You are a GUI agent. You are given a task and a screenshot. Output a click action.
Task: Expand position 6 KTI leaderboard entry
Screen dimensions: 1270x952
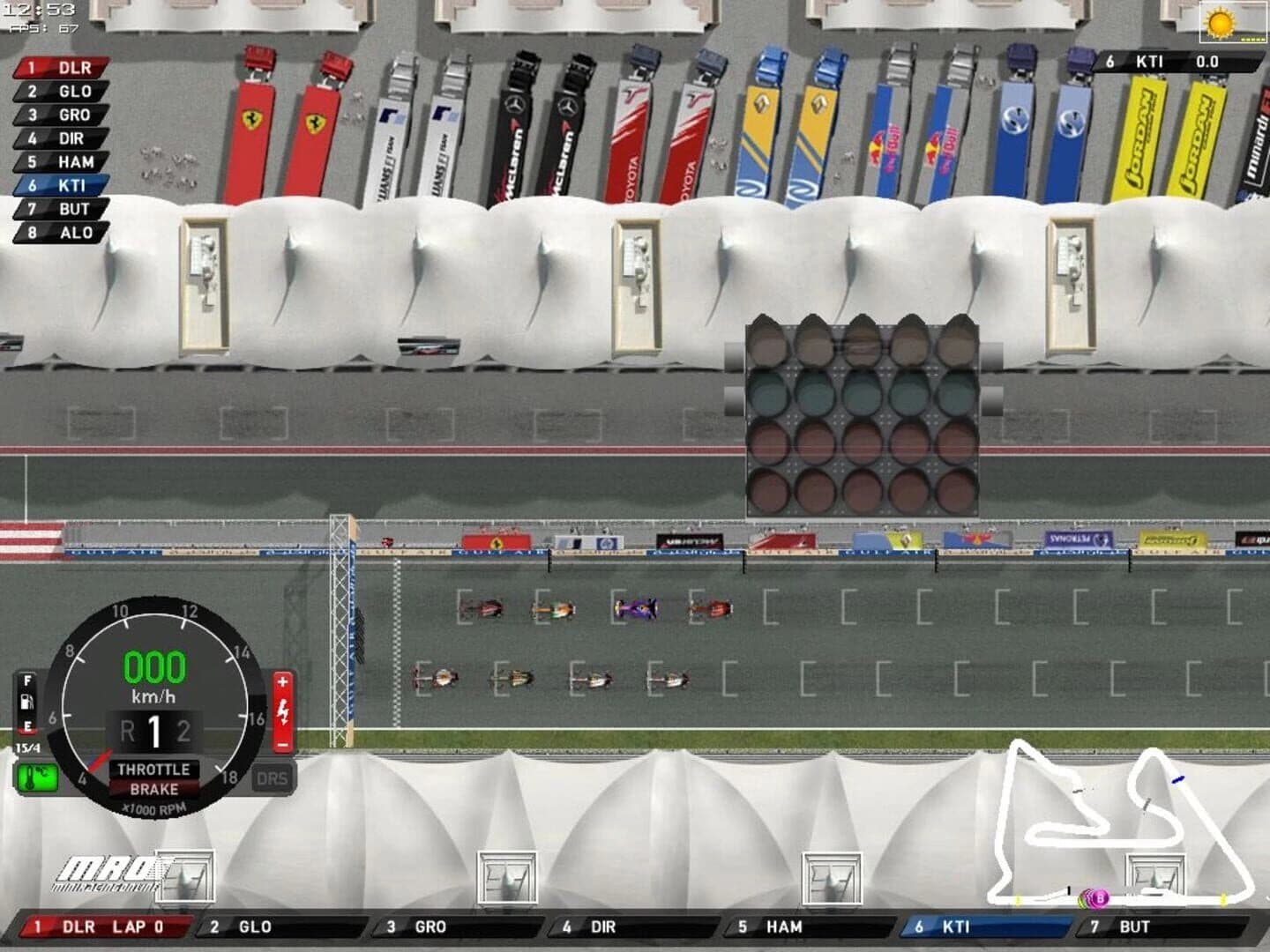56,186
